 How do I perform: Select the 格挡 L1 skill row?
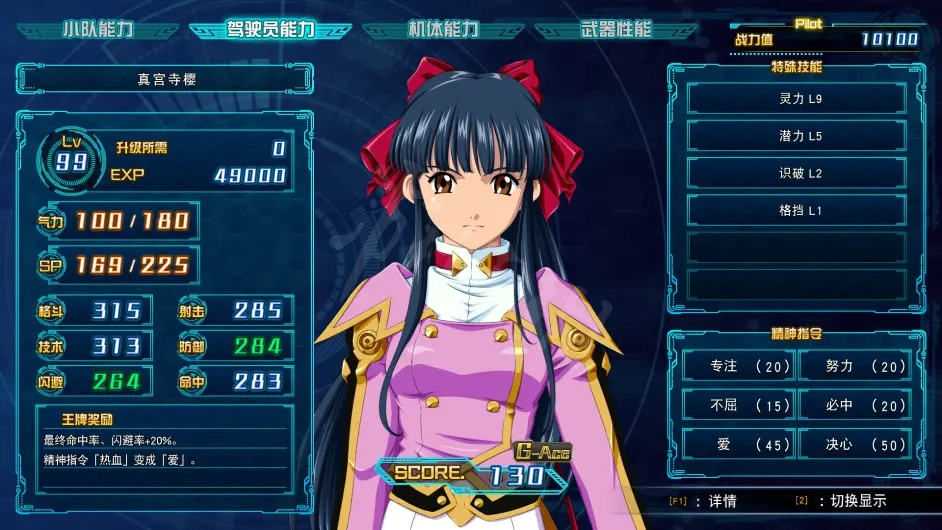[x=797, y=210]
